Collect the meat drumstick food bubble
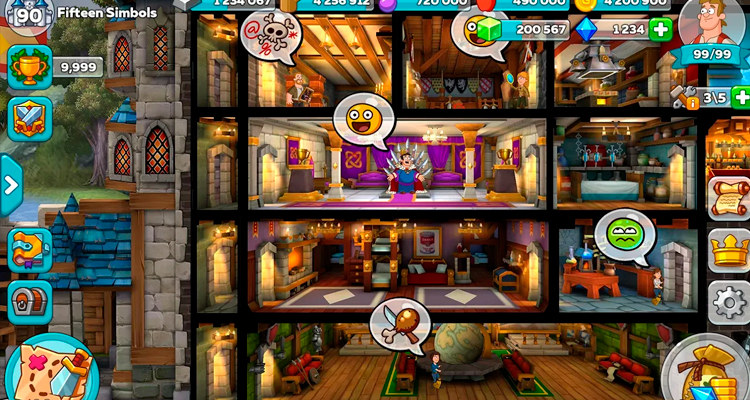The width and height of the screenshot is (750, 400). point(398,323)
